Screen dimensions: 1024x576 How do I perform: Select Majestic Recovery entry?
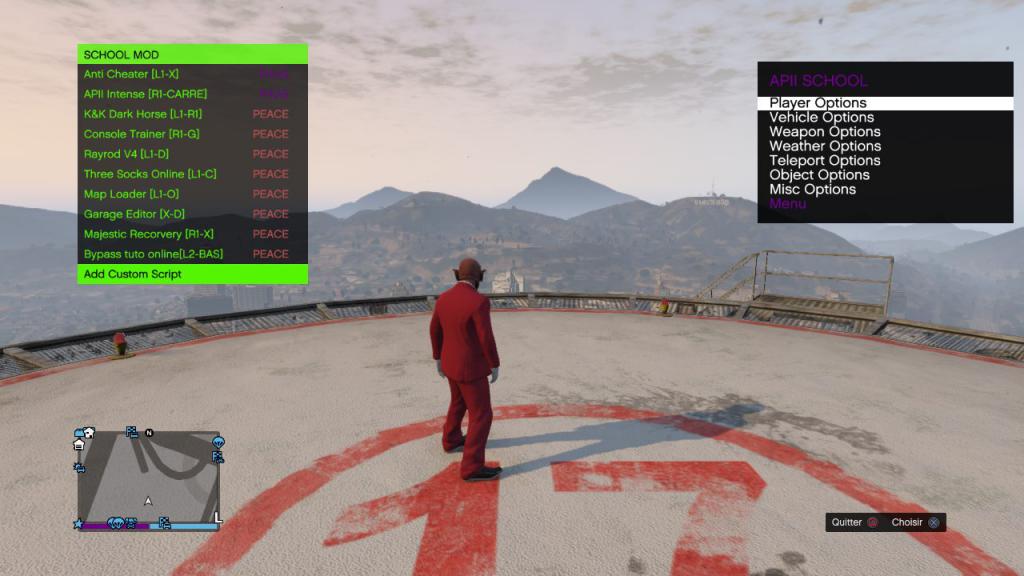tap(148, 234)
